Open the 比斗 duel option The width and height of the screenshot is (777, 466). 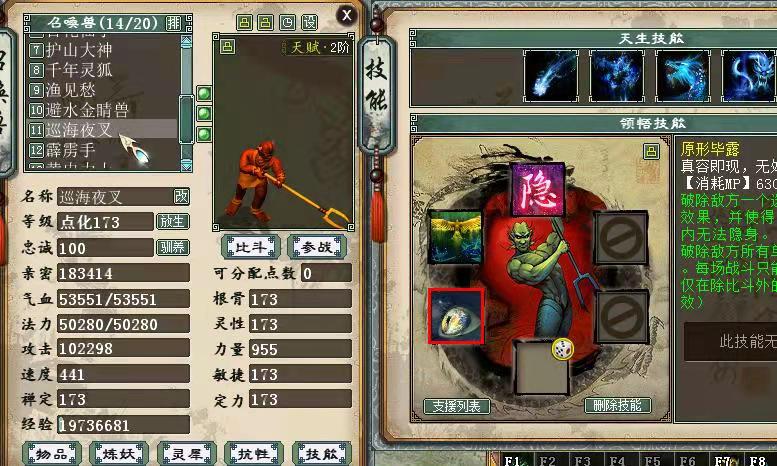(250, 246)
